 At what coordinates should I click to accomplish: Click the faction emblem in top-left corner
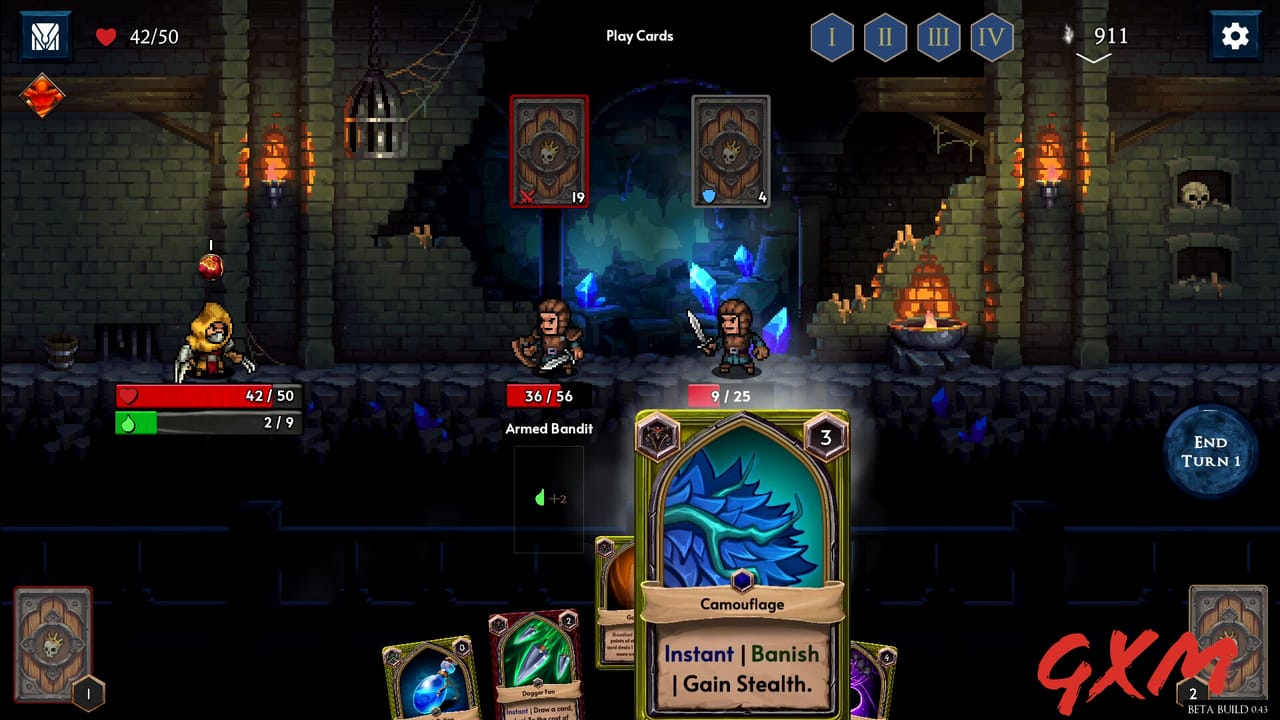tap(45, 36)
